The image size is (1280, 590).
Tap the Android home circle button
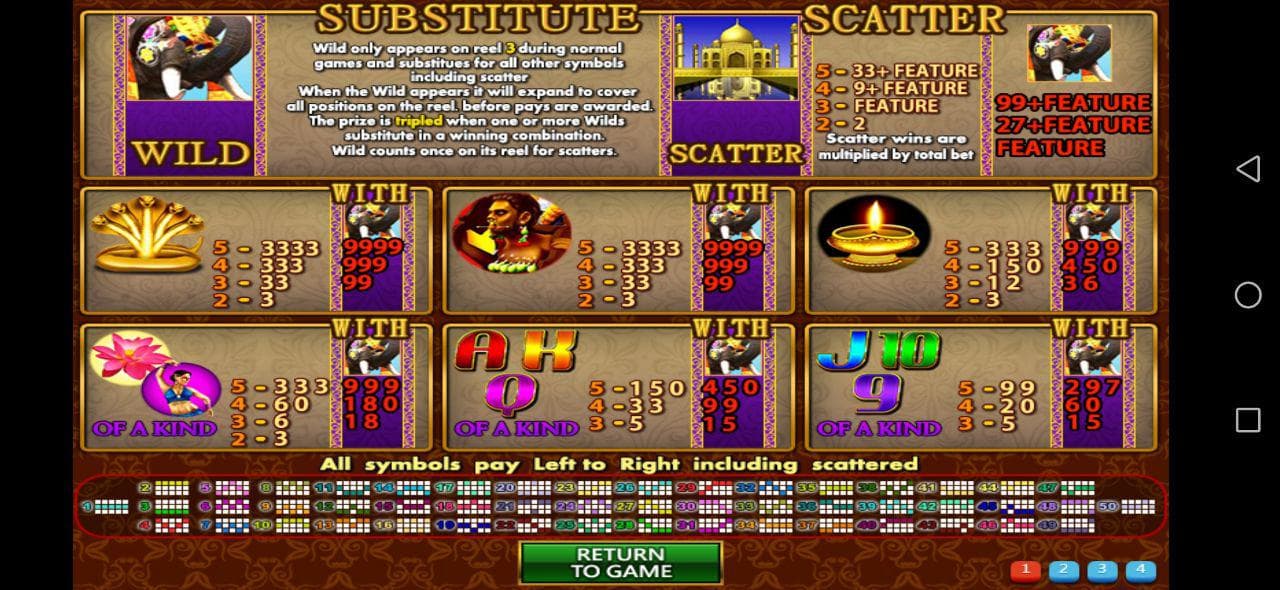1248,295
